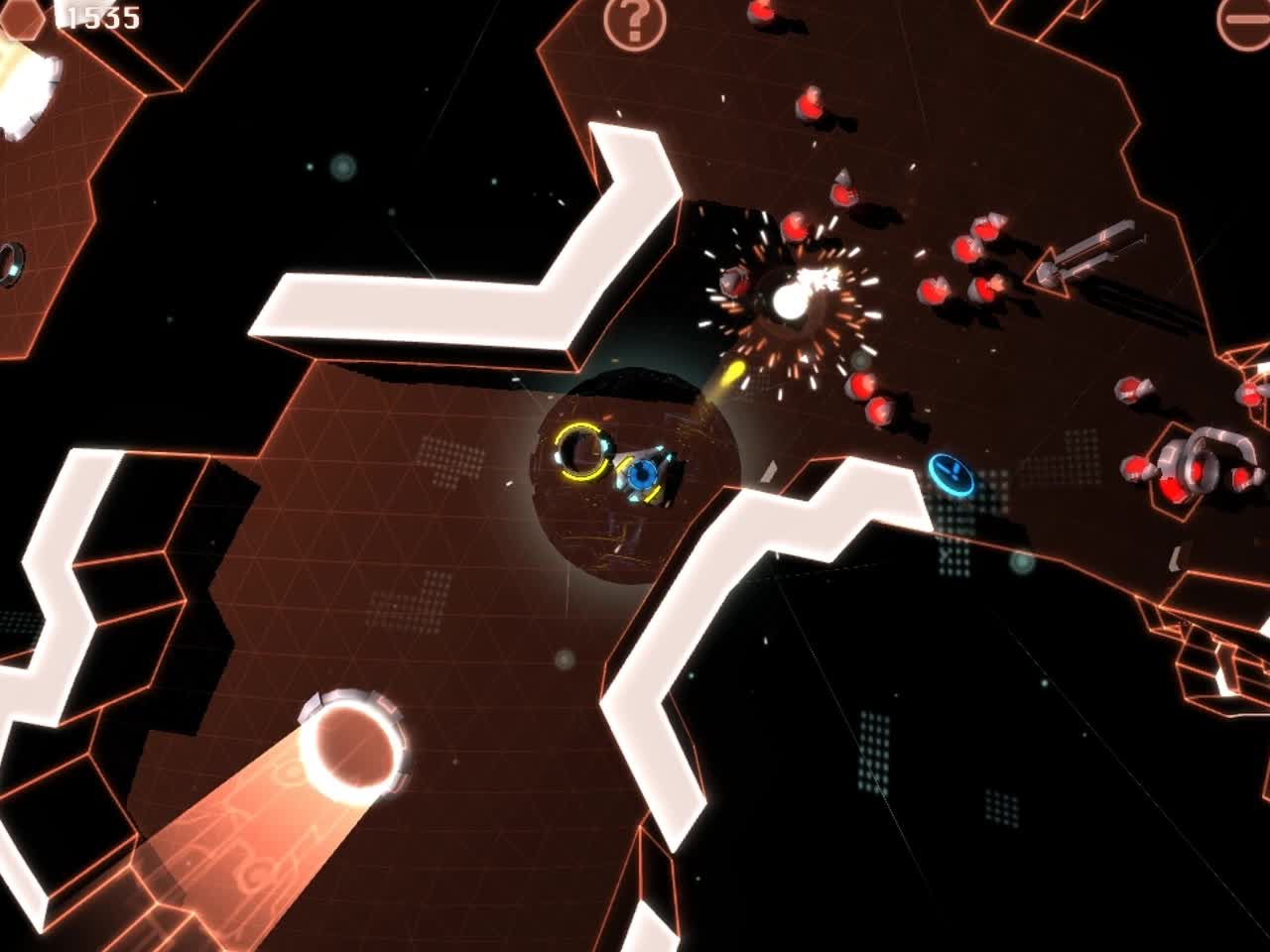Click the glowing ring cannon bottom left
Screen dimensions: 1270x952
pyautogui.click(x=352, y=744)
